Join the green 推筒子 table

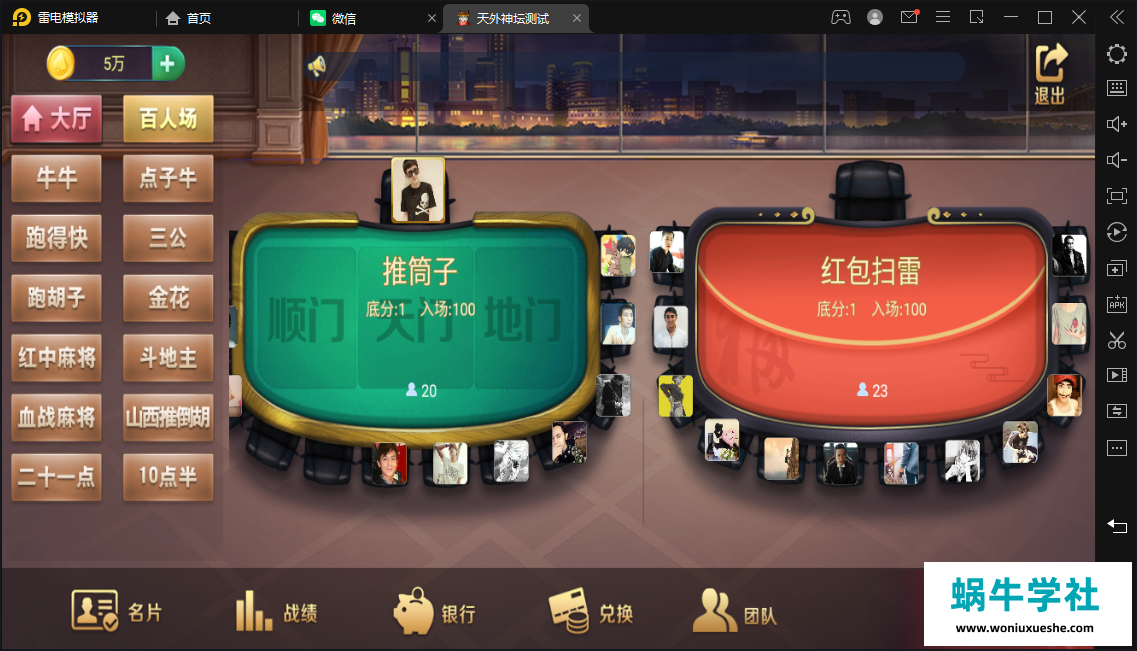click(420, 310)
